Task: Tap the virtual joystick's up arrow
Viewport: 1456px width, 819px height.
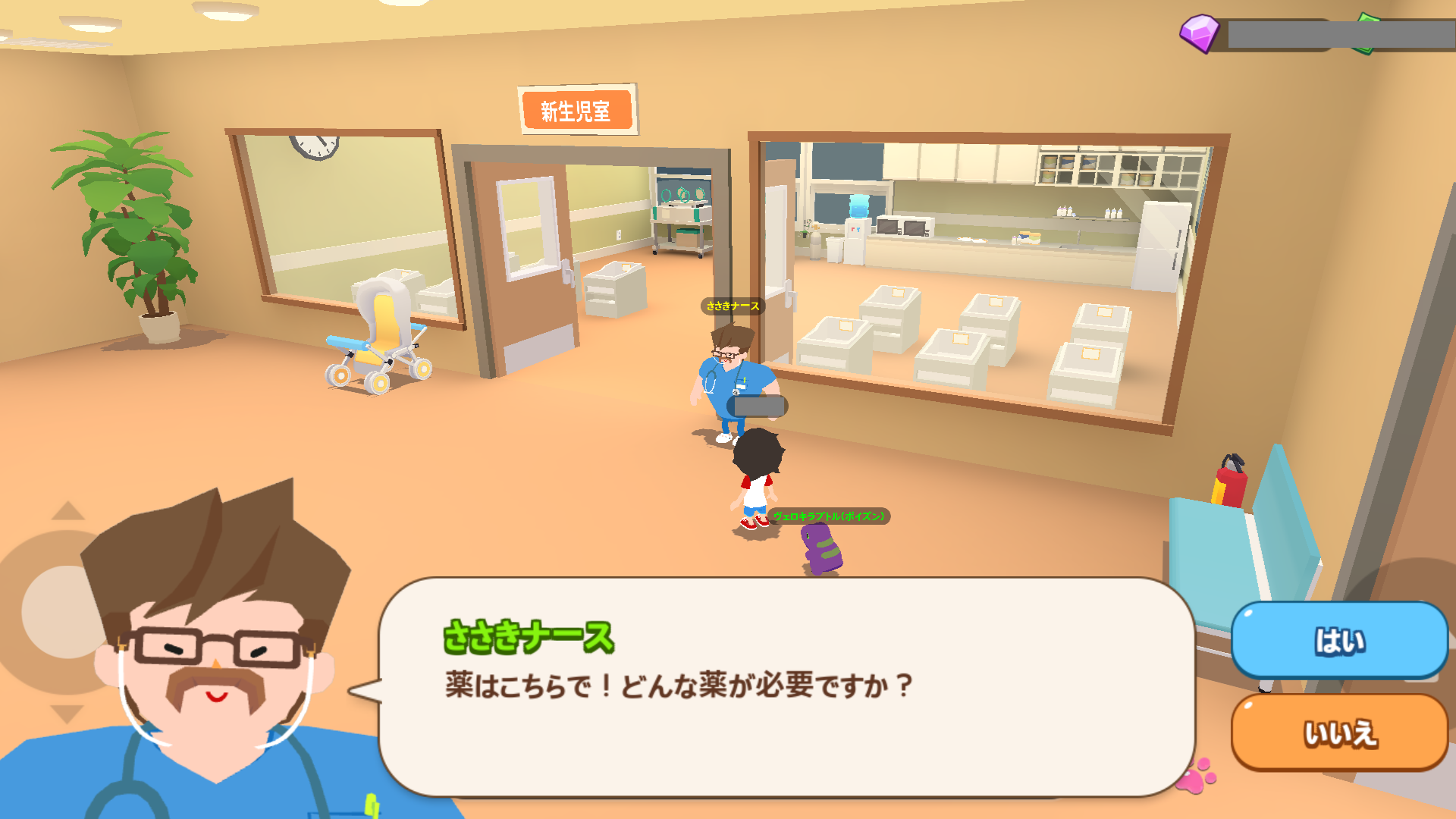Action: (x=68, y=511)
